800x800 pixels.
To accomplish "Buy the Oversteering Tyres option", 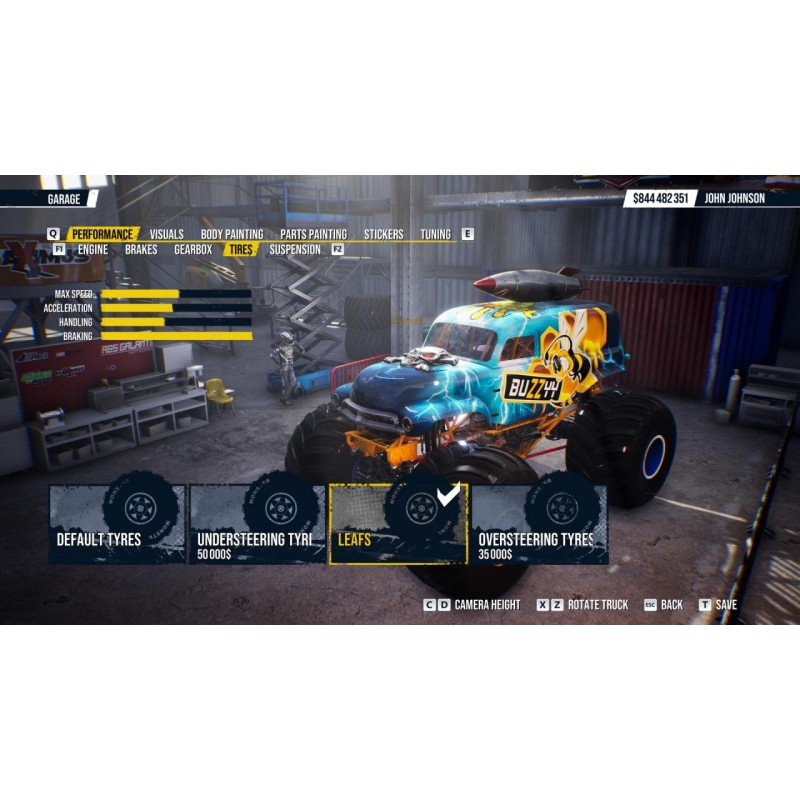I will tap(539, 525).
